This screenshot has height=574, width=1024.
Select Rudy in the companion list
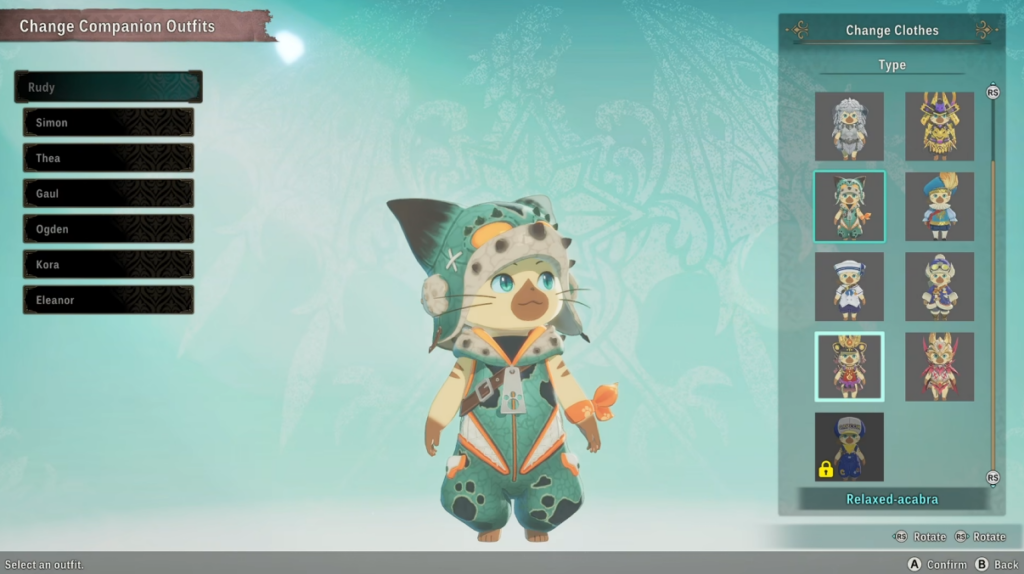[x=108, y=87]
